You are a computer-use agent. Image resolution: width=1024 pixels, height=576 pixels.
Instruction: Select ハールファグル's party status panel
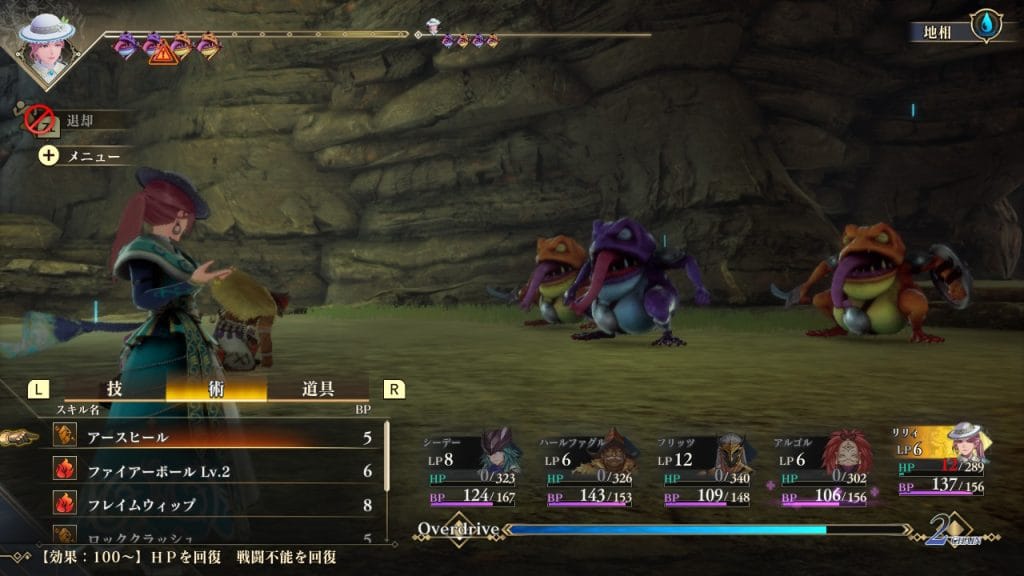[x=587, y=468]
